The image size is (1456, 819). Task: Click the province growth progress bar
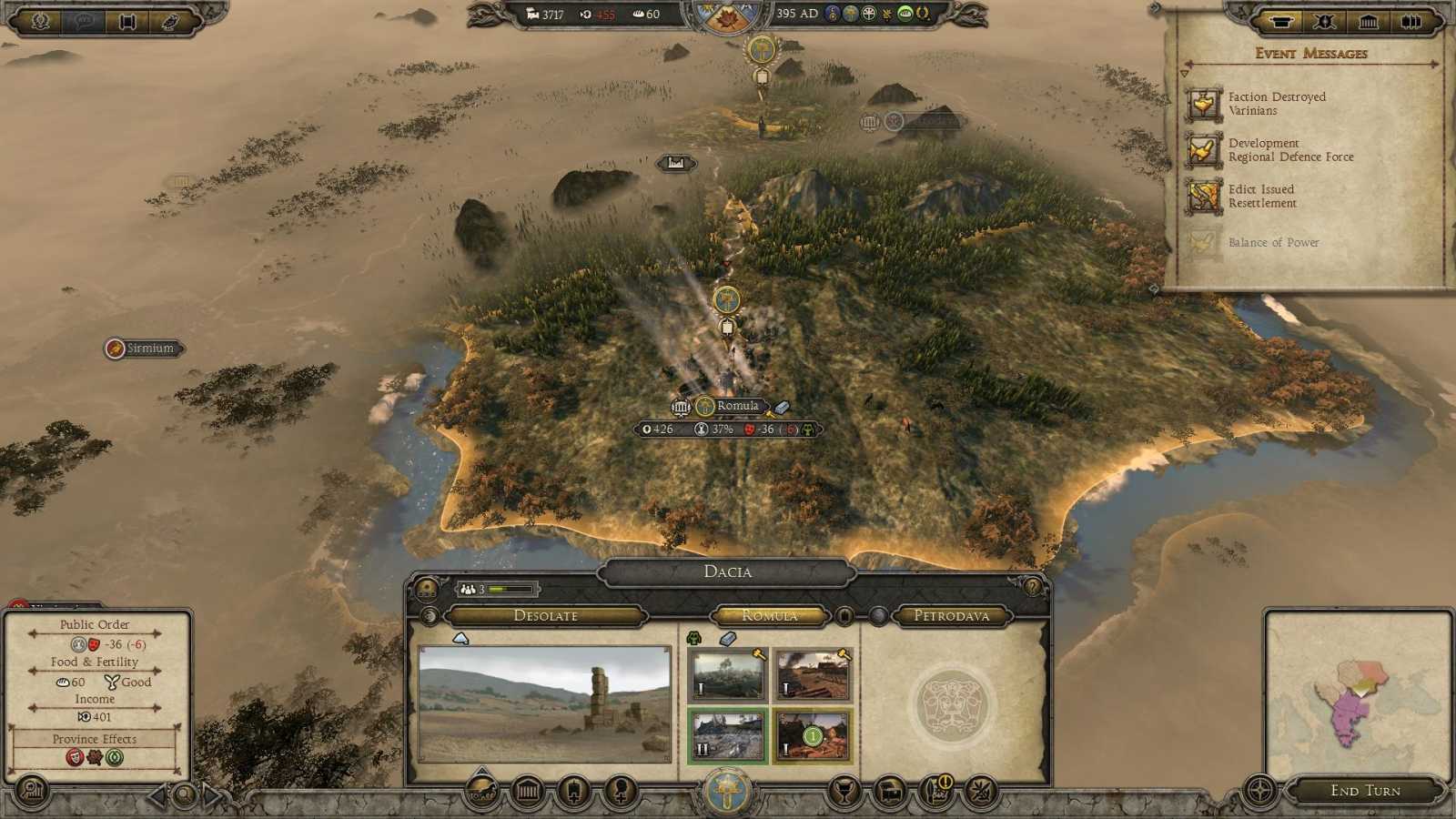coord(510,589)
